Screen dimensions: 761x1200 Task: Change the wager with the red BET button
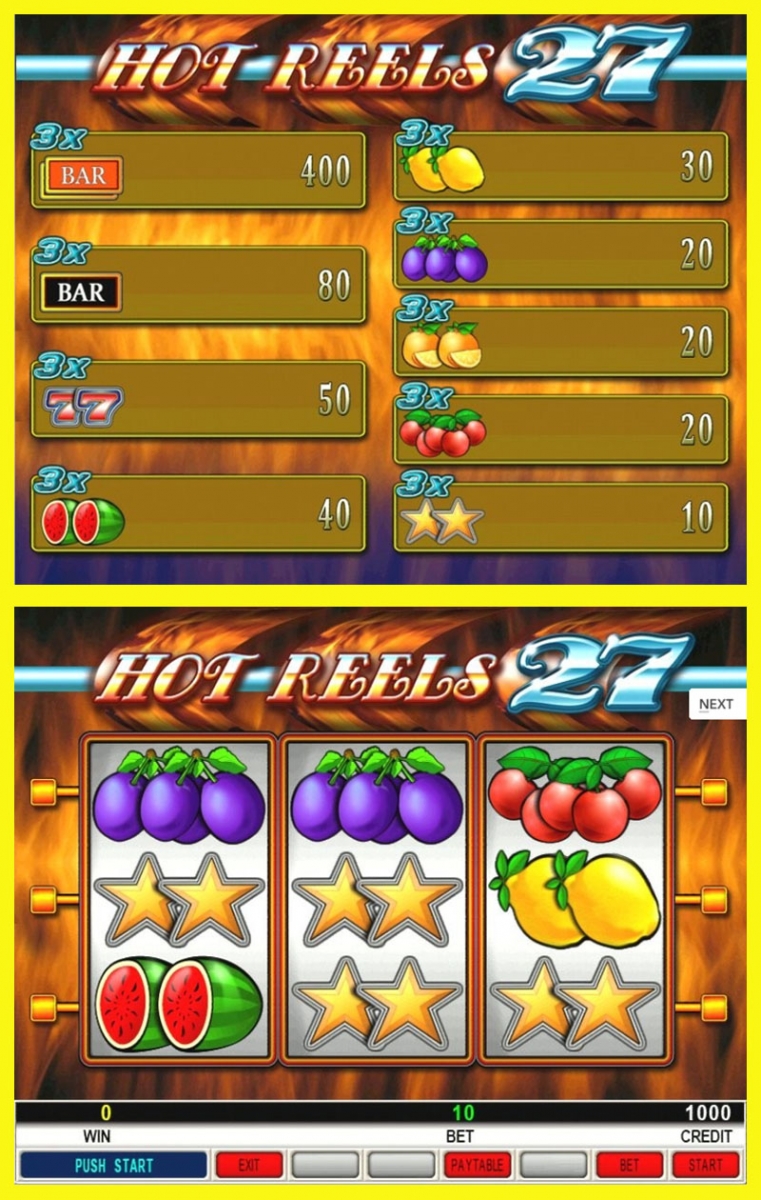click(629, 1165)
